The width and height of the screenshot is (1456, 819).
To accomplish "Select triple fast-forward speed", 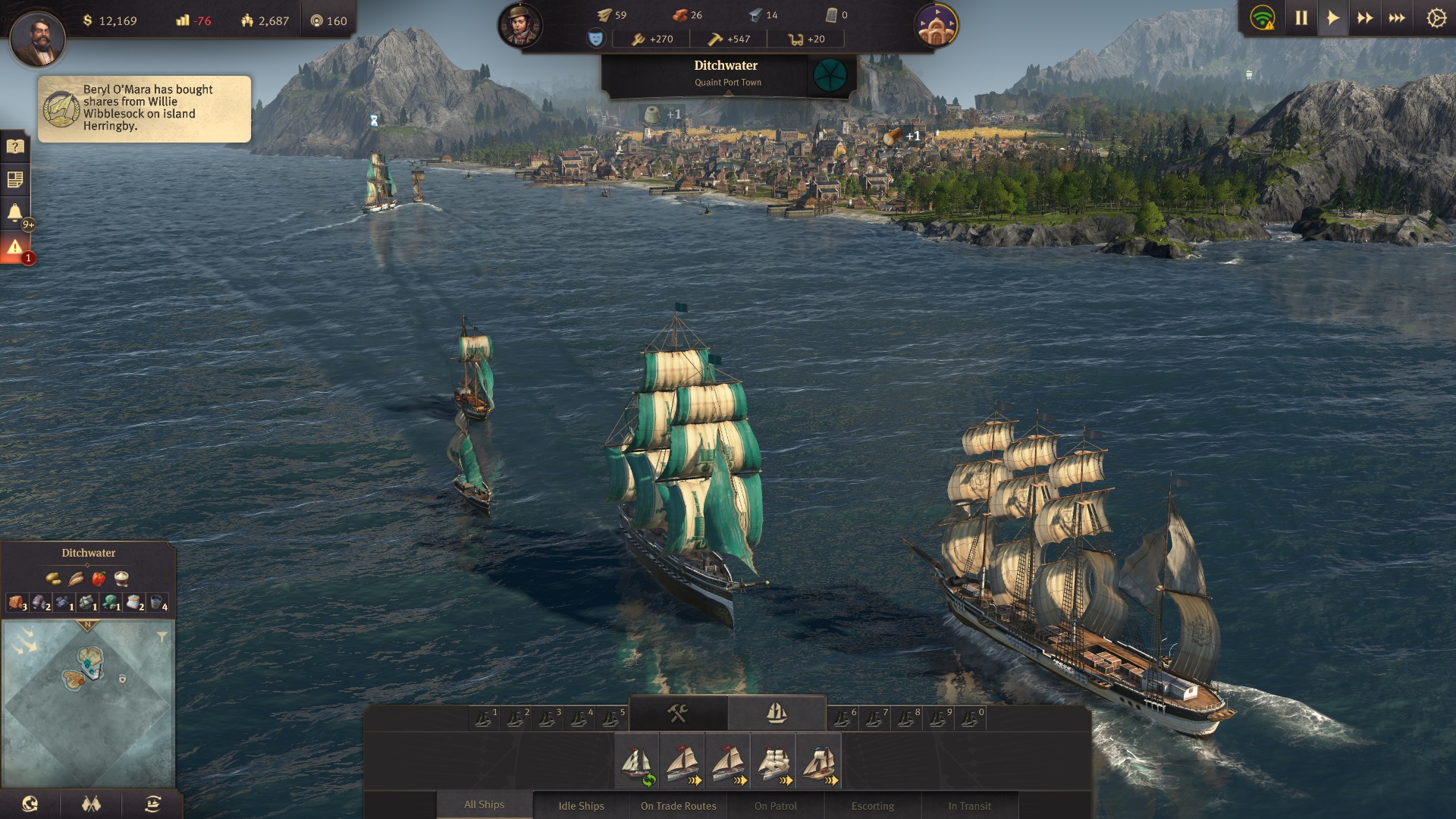I will (x=1397, y=18).
